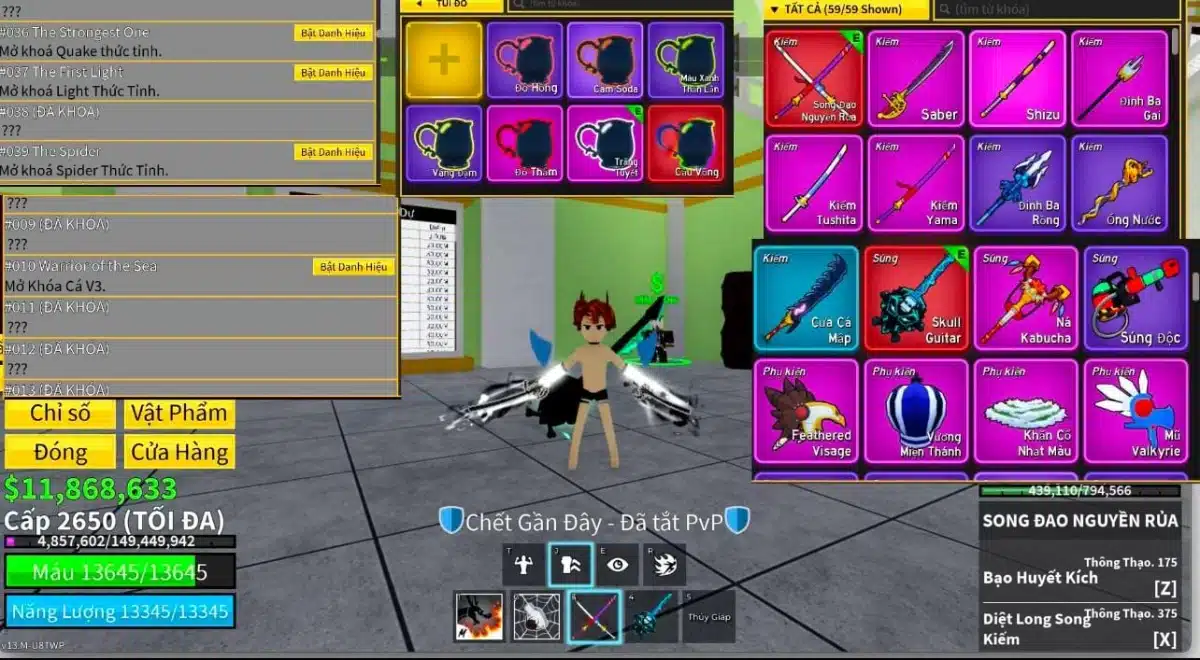
Task: Choose the Trắng Tuyết aura color
Action: (x=606, y=143)
